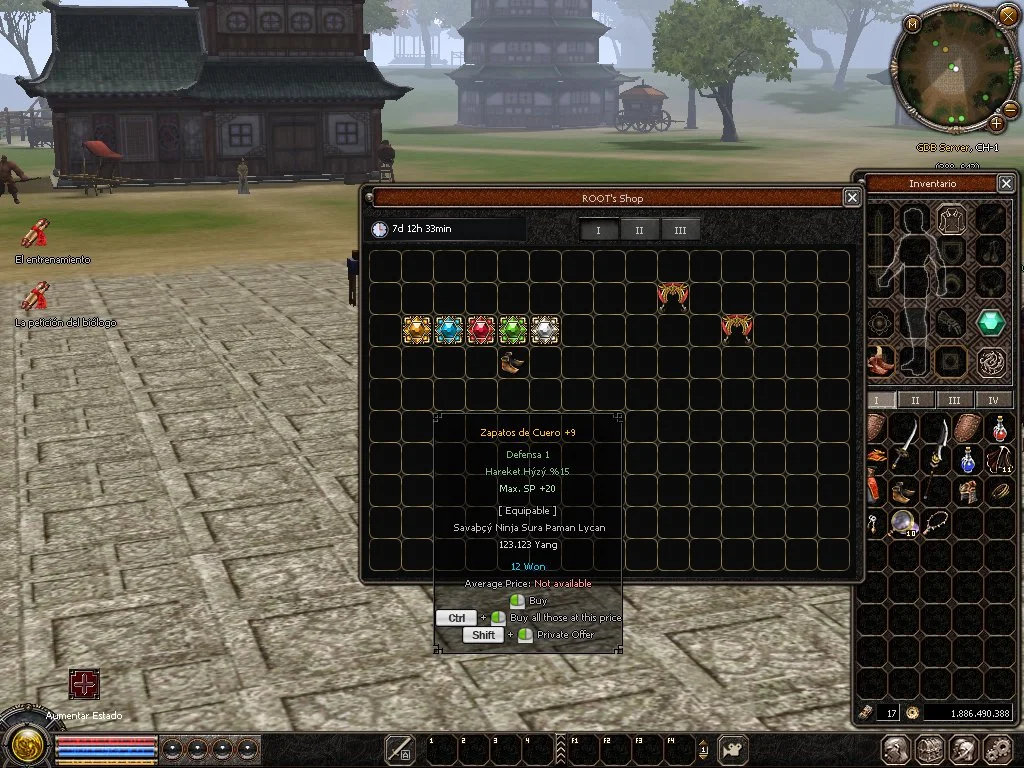Pick the blue gem in the shop

coord(449,330)
